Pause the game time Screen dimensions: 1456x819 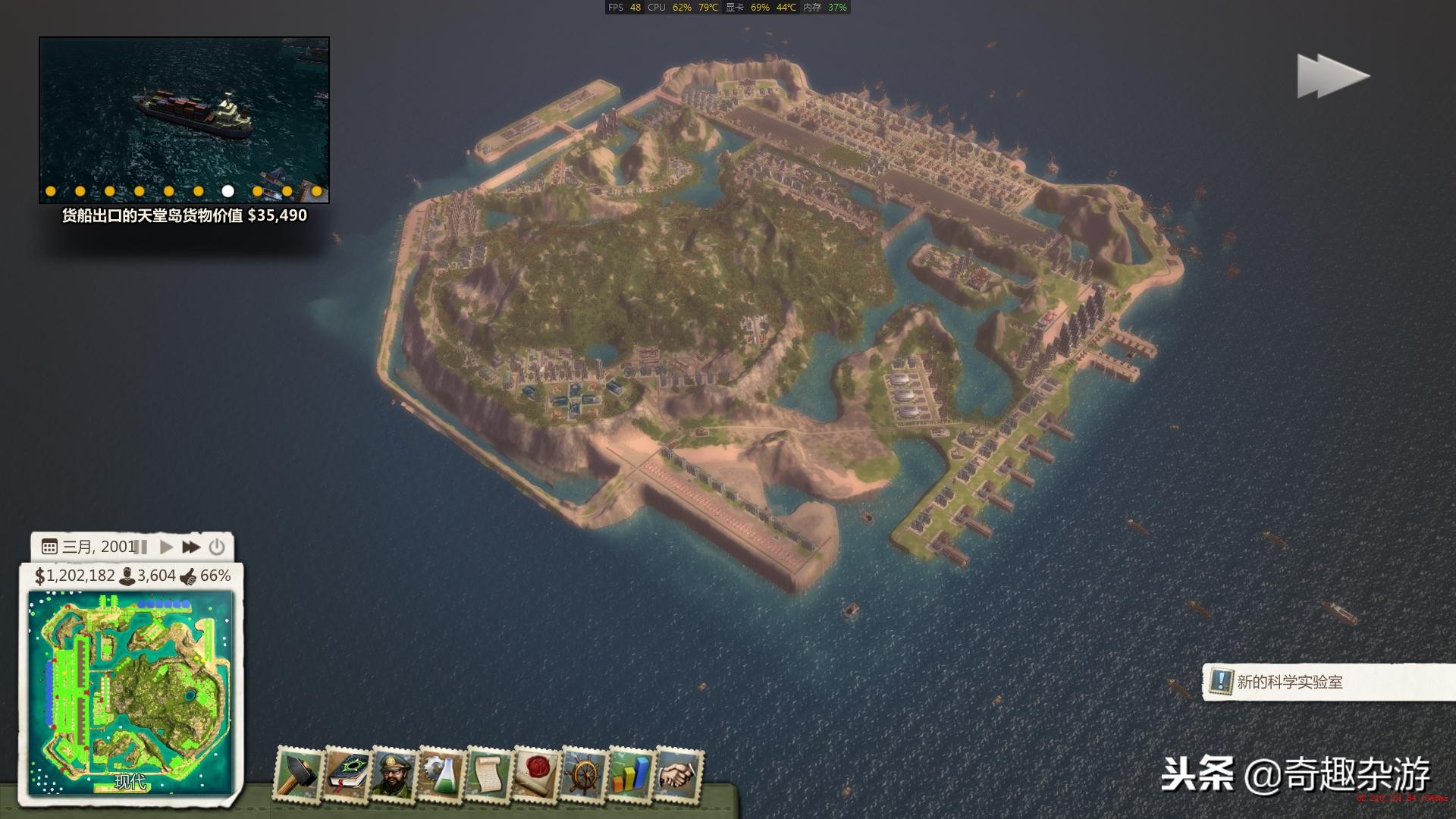pyautogui.click(x=141, y=547)
